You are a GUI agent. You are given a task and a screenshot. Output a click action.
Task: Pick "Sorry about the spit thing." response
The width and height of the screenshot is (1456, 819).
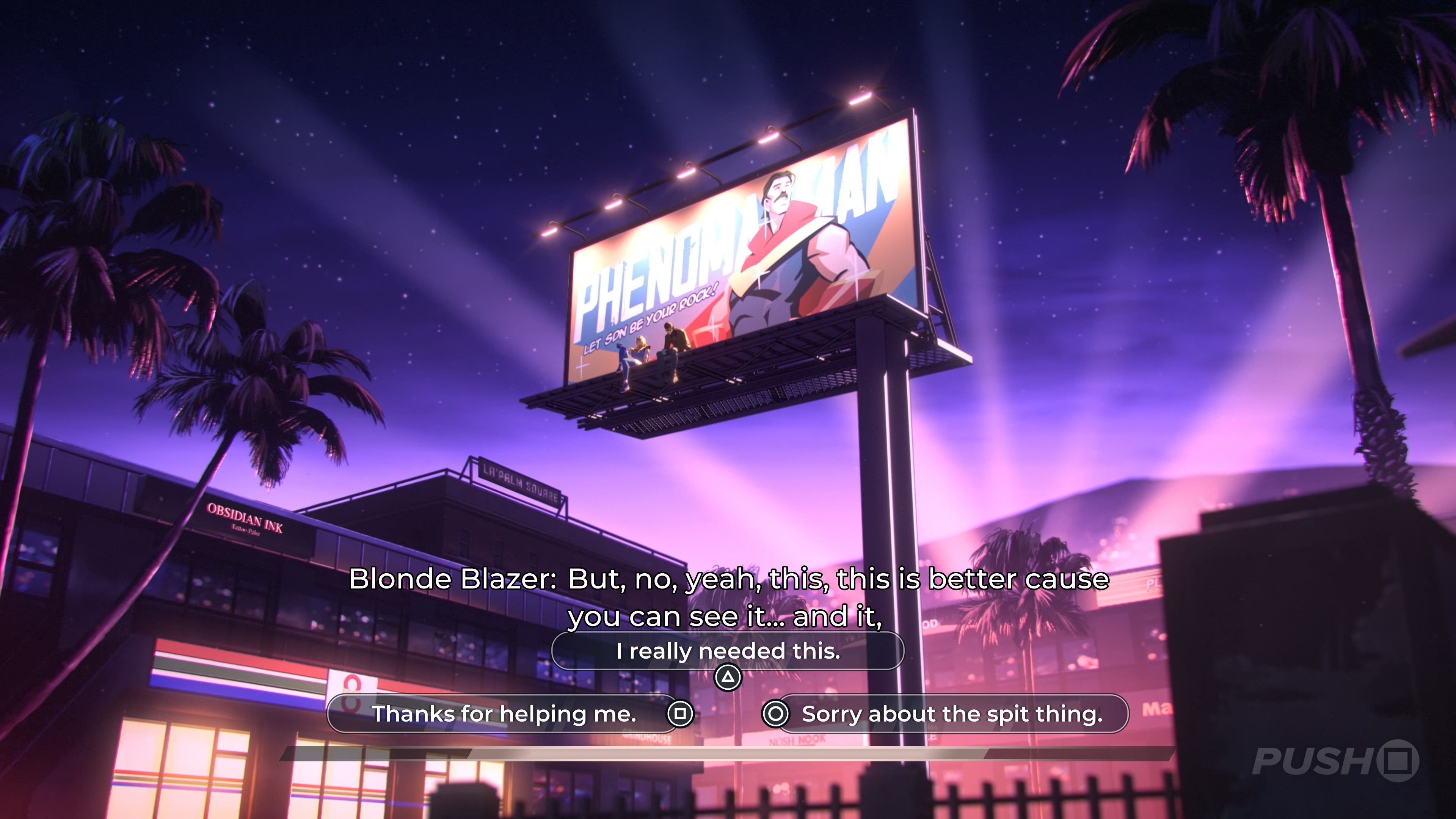(x=952, y=714)
